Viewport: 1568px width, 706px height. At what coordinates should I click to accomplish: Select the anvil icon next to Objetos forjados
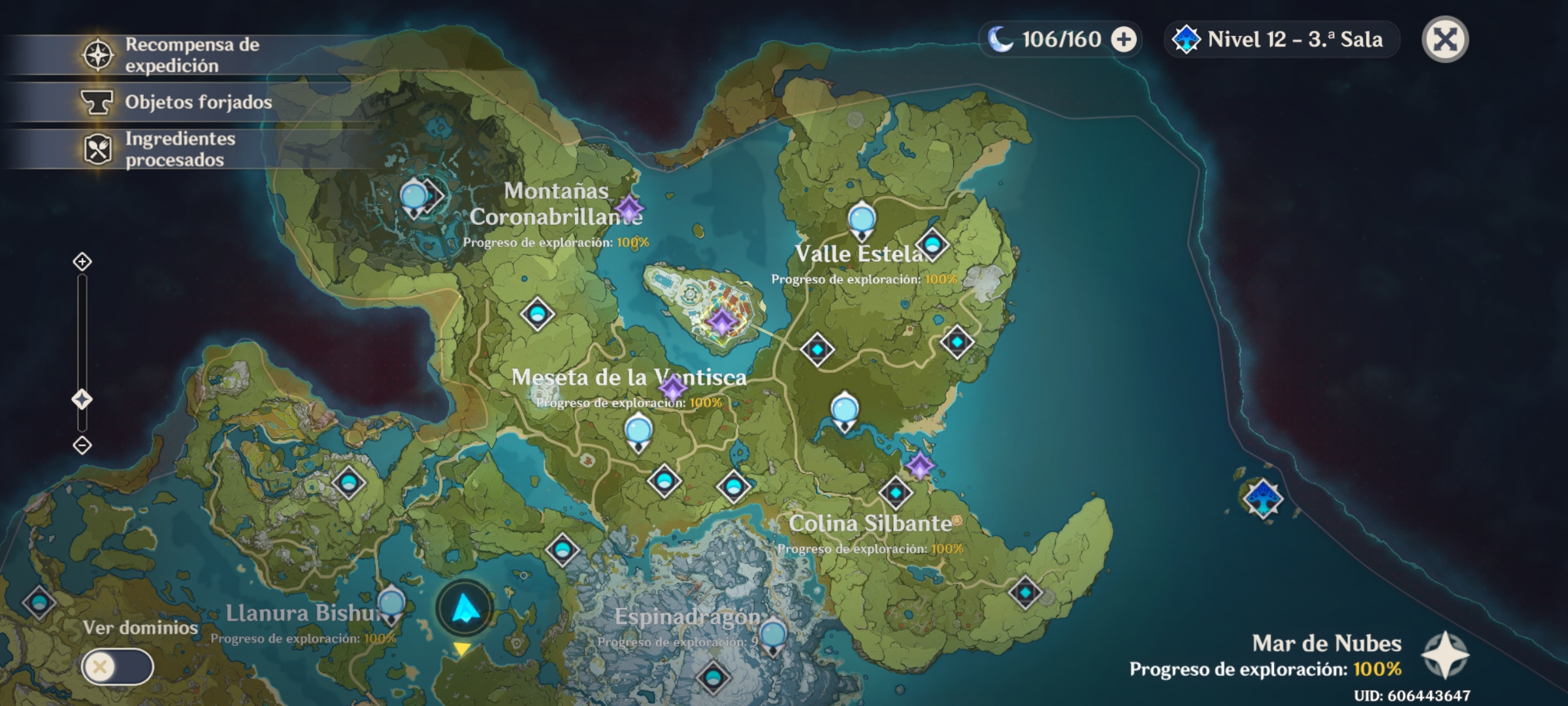point(98,101)
